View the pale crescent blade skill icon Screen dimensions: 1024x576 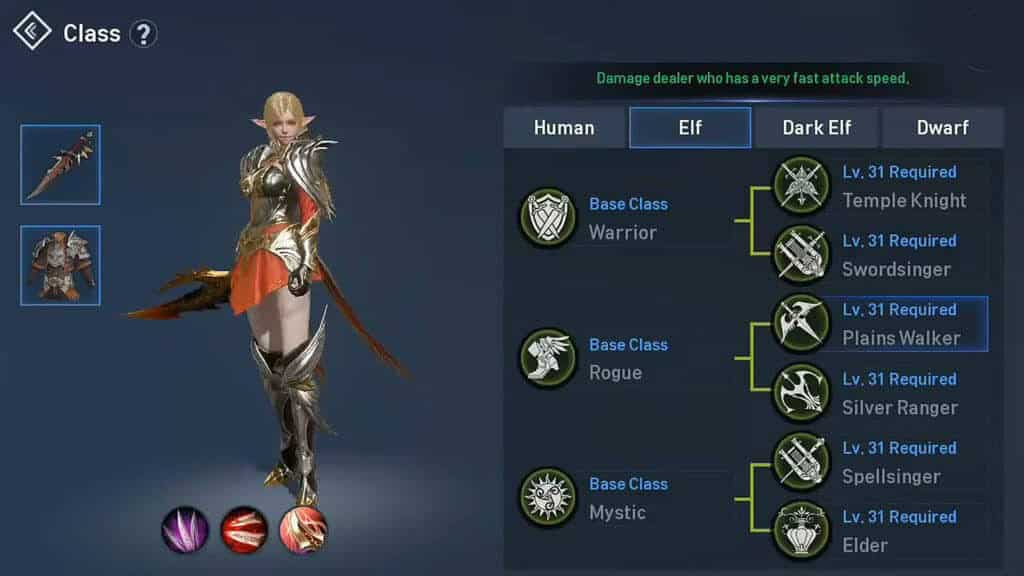pyautogui.click(x=303, y=529)
